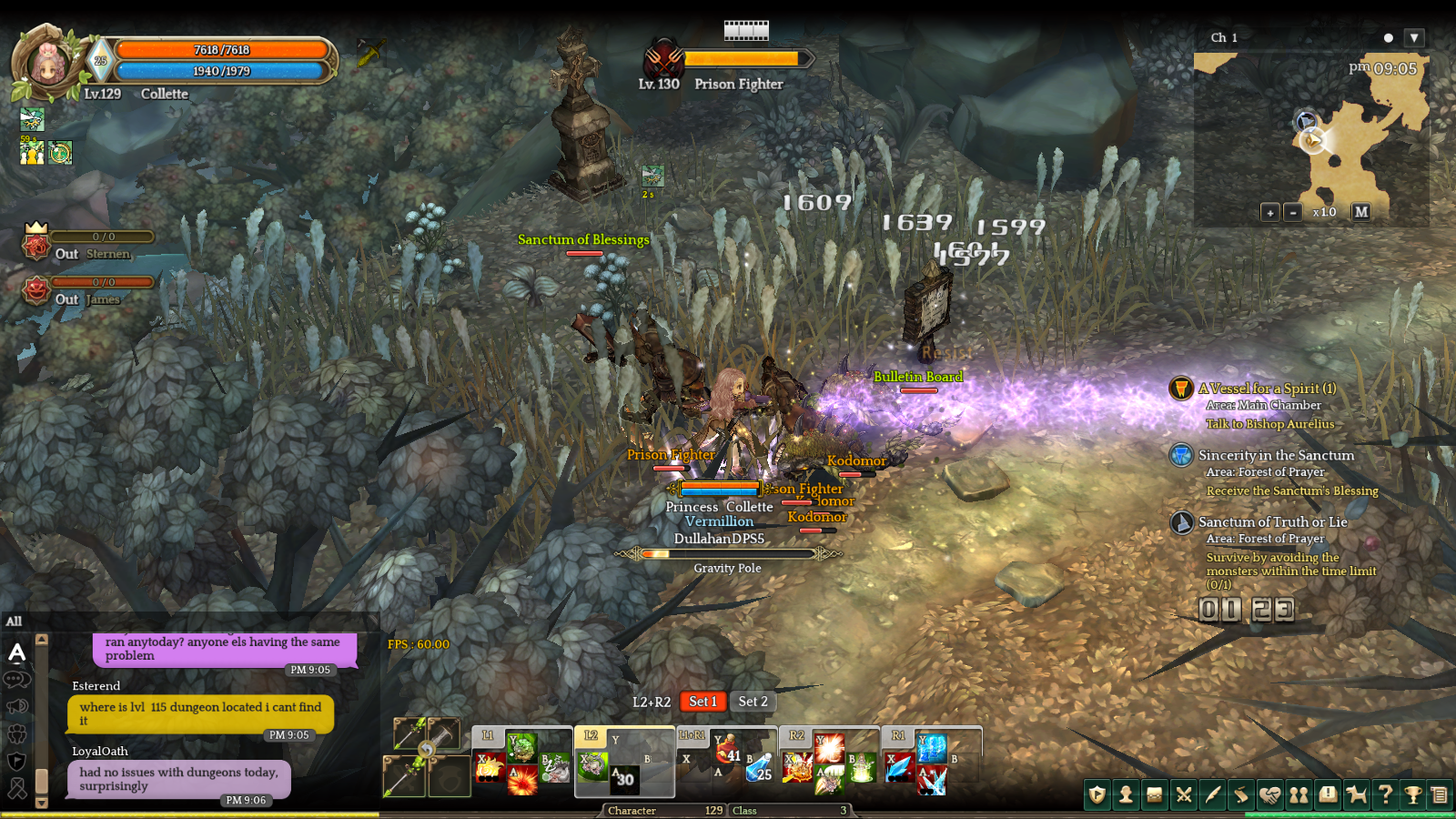
Task: Open the character info silhouette icon
Action: click(1126, 795)
